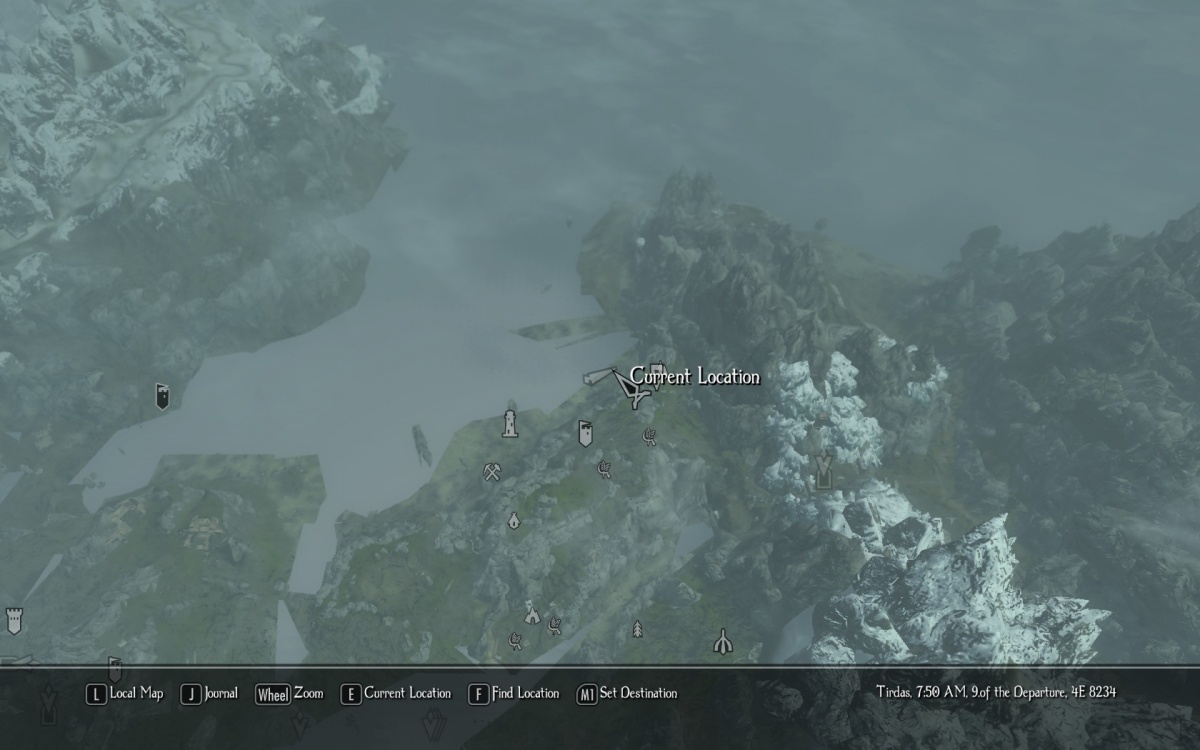
Task: Click the trident-shaped map marker
Action: click(x=722, y=641)
